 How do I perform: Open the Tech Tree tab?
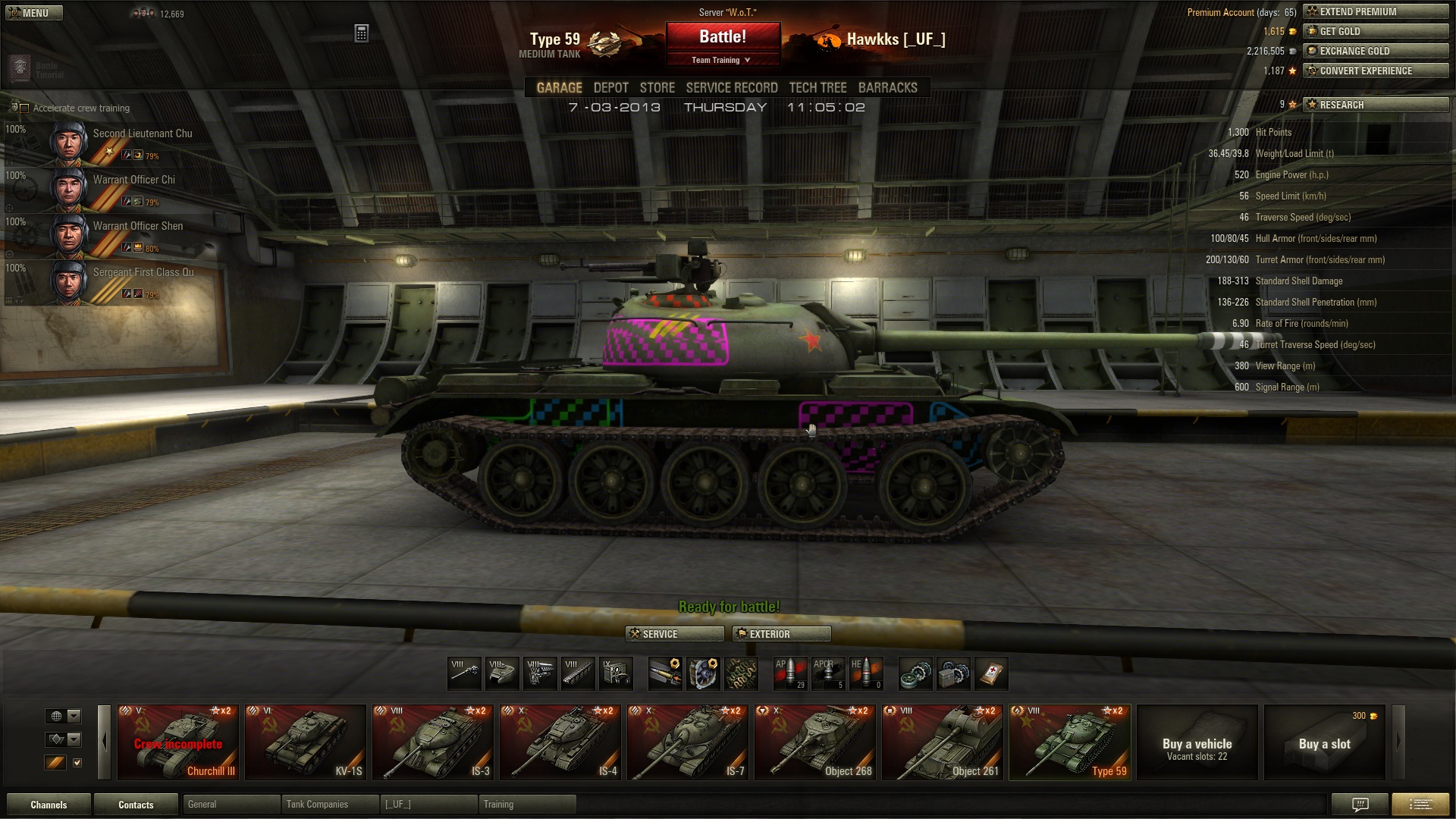coord(817,88)
